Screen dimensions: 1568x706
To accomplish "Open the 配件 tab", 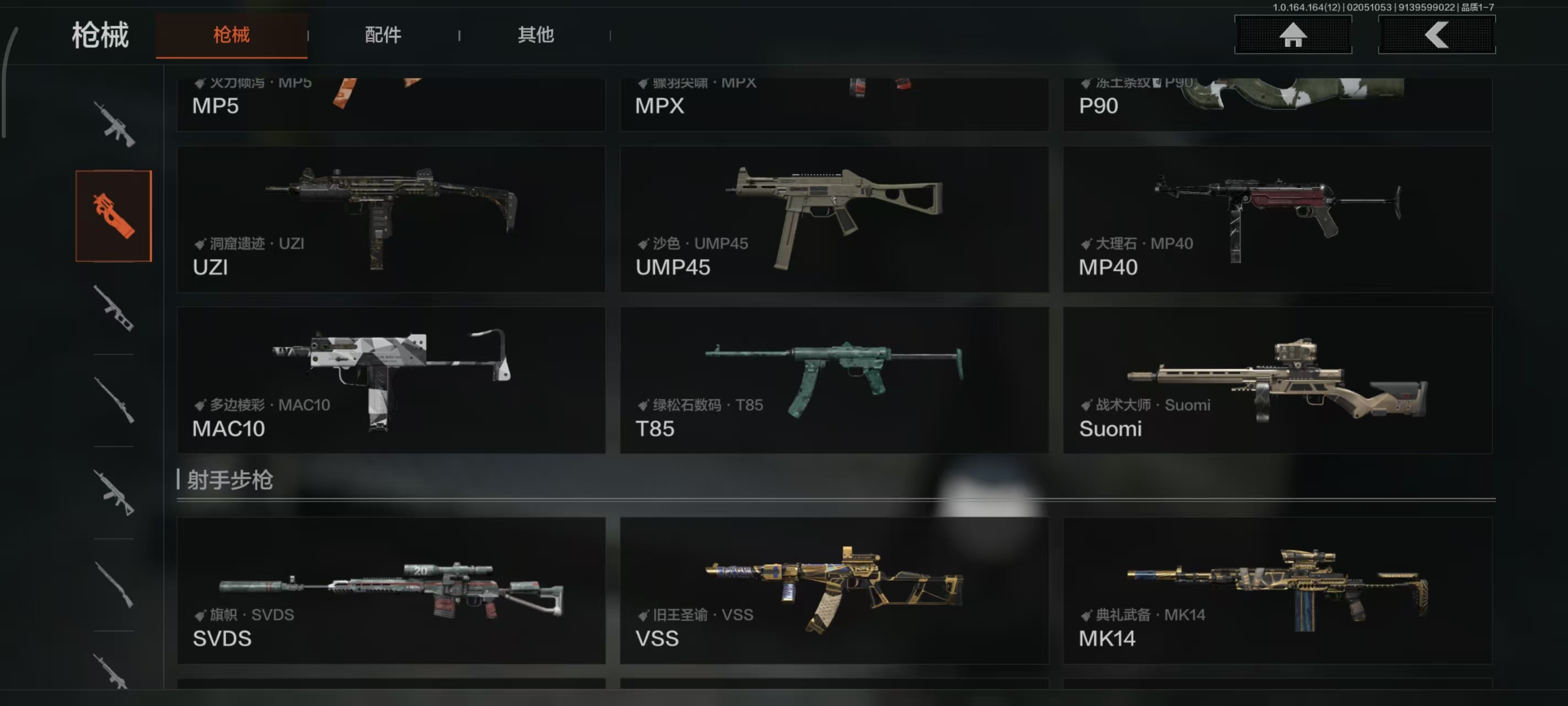I will pyautogui.click(x=383, y=35).
